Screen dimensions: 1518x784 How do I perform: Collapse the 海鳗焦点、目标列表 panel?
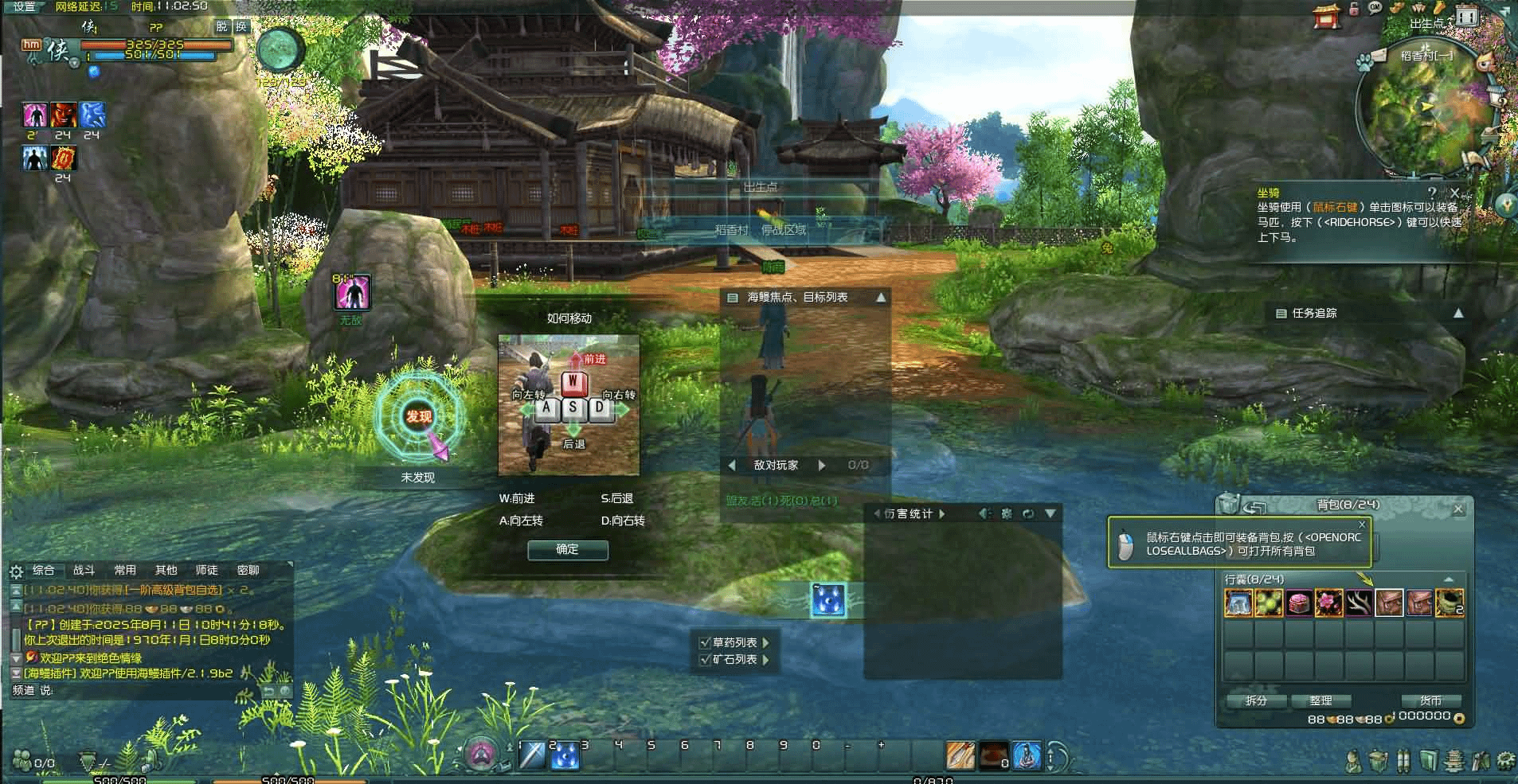pos(881,298)
